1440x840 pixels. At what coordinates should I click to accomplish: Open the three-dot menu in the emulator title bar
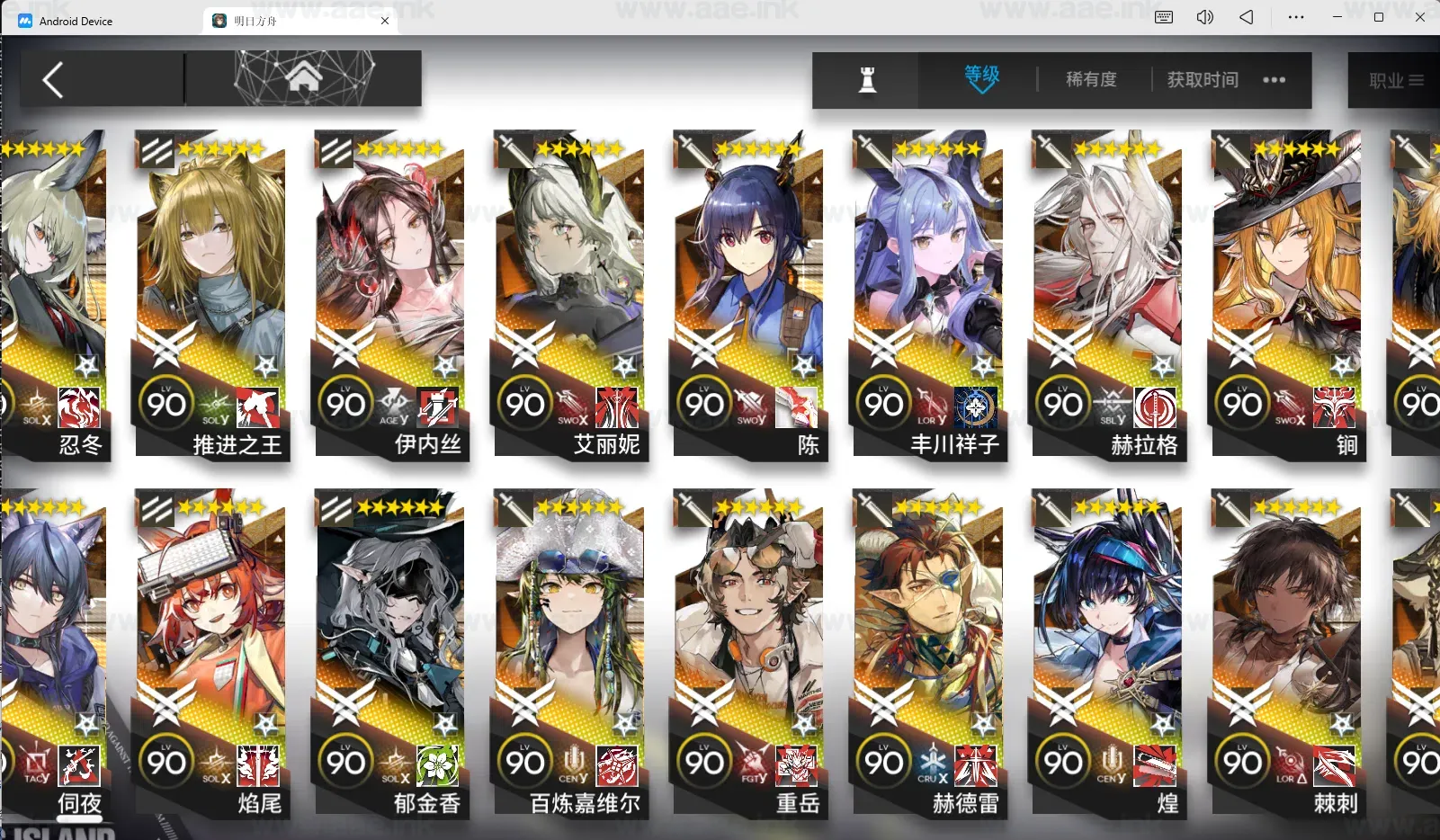pyautogui.click(x=1295, y=16)
